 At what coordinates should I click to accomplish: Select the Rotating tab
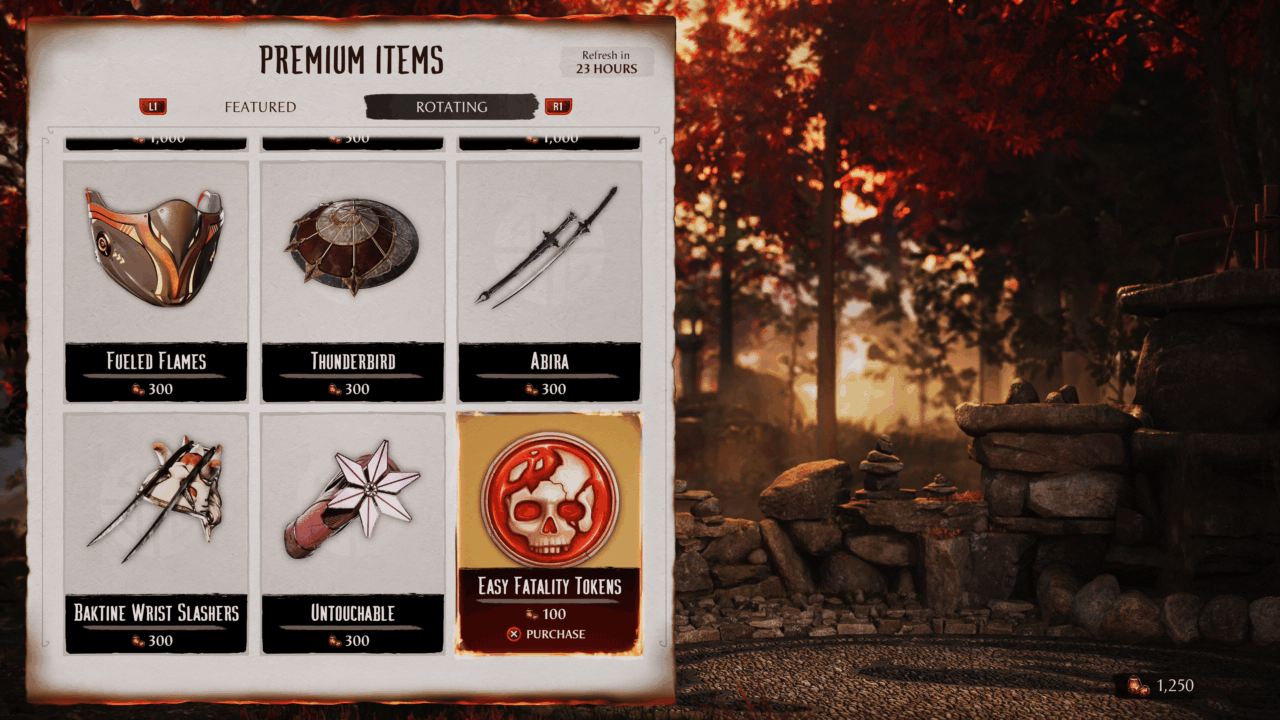pos(451,107)
